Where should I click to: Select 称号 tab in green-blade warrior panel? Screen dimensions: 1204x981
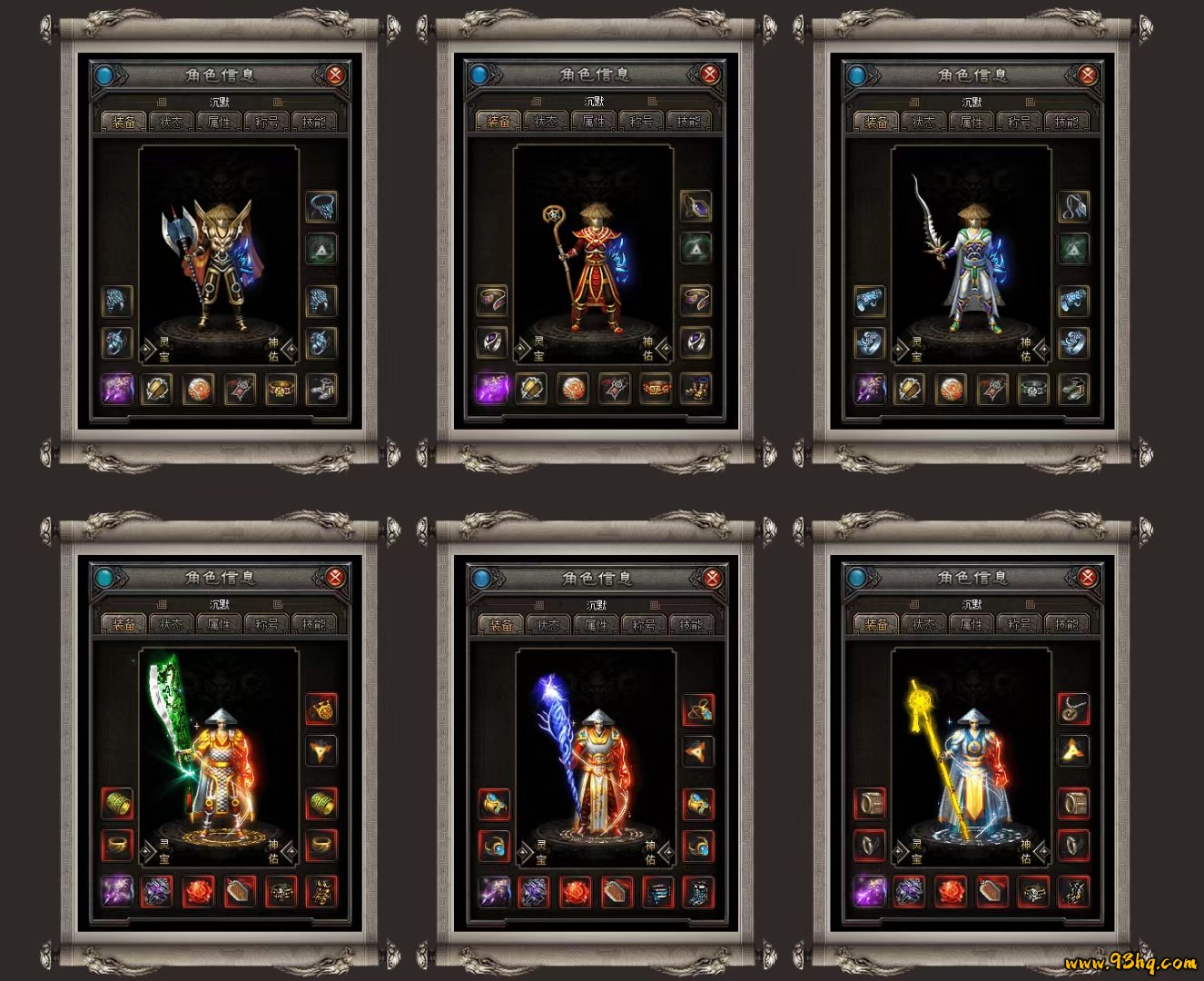[266, 624]
